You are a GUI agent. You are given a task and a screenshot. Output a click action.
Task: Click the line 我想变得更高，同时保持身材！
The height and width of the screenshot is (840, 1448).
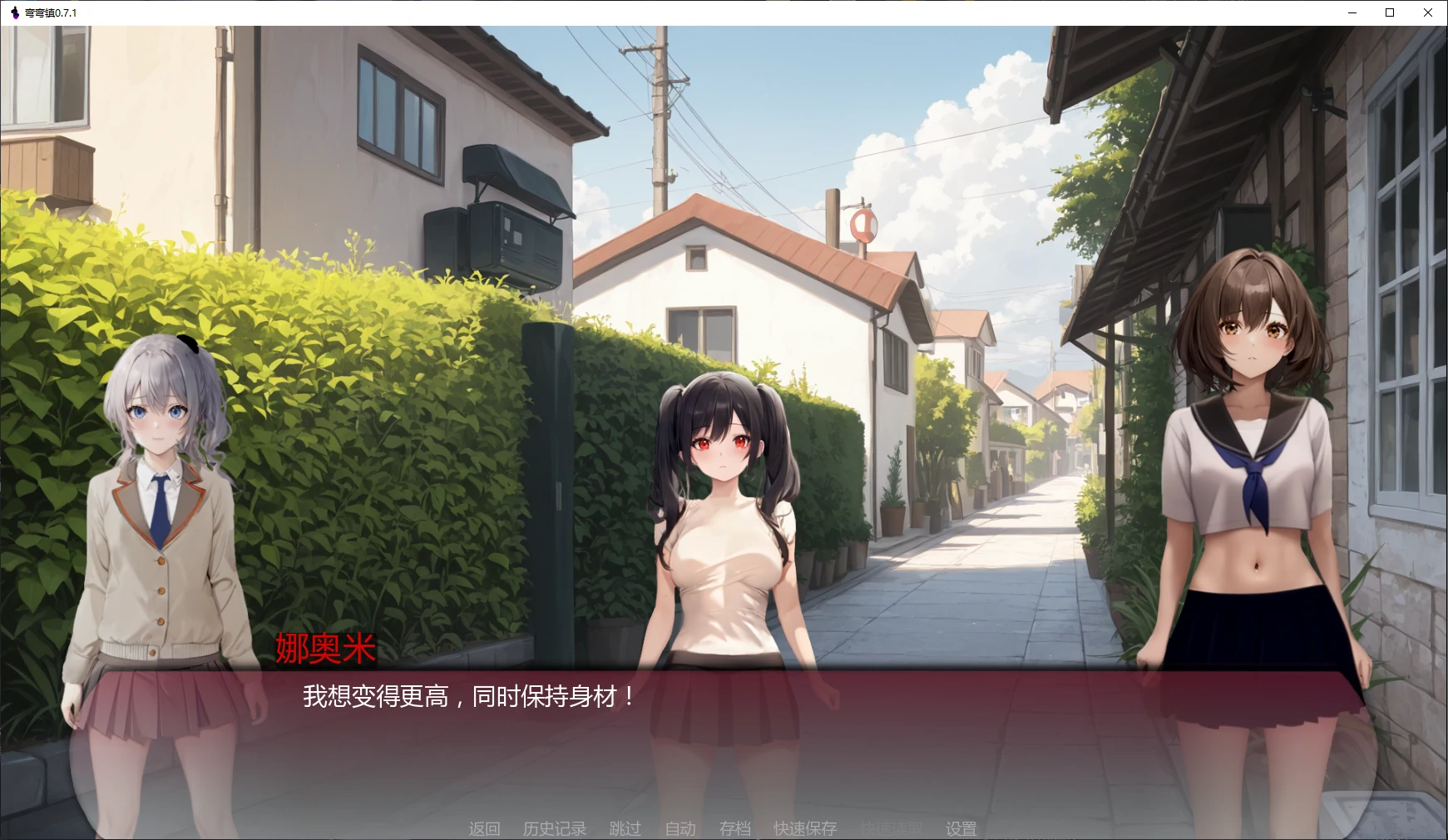pyautogui.click(x=466, y=699)
